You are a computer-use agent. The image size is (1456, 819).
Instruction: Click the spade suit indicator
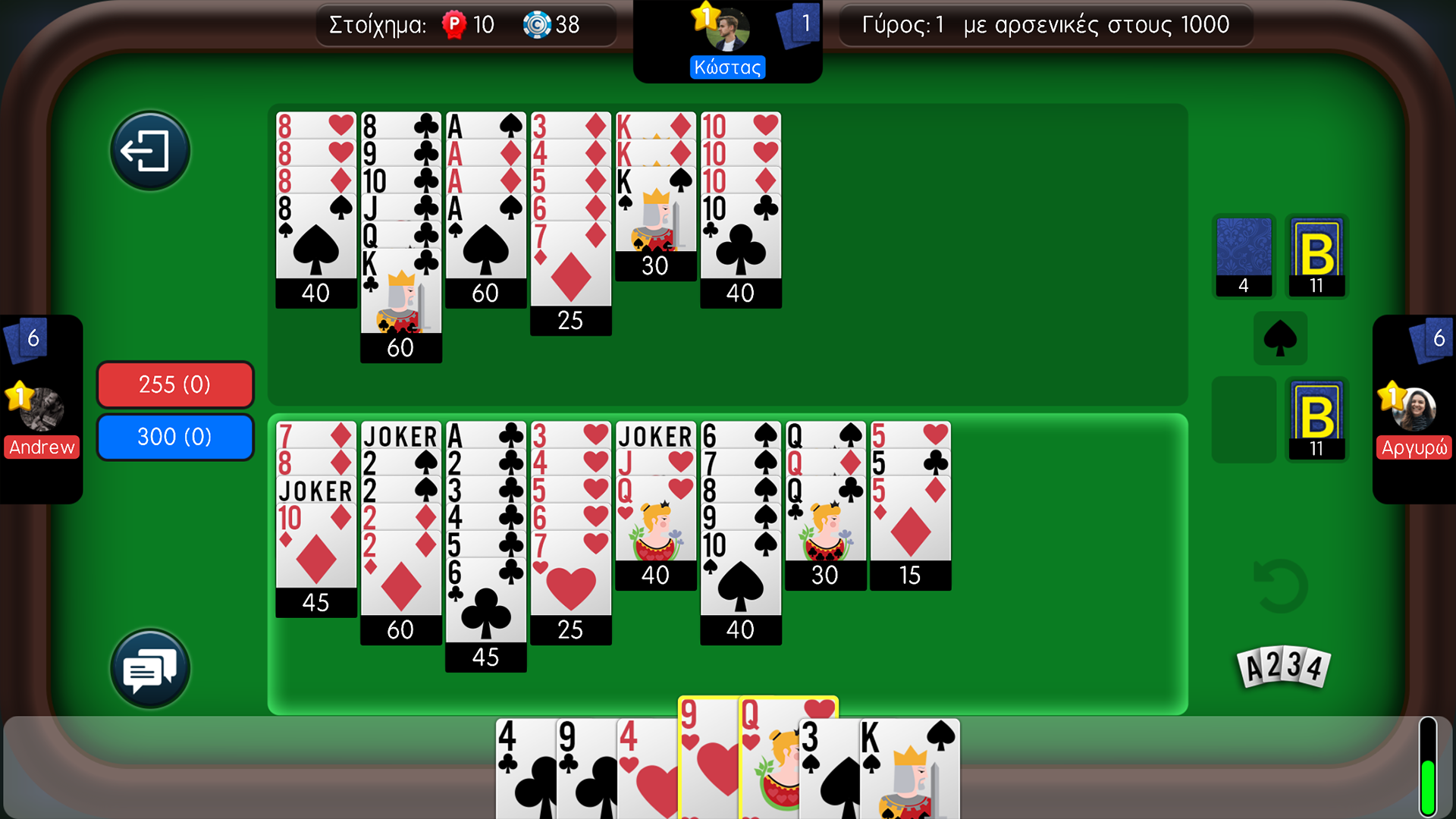pyautogui.click(x=1280, y=338)
